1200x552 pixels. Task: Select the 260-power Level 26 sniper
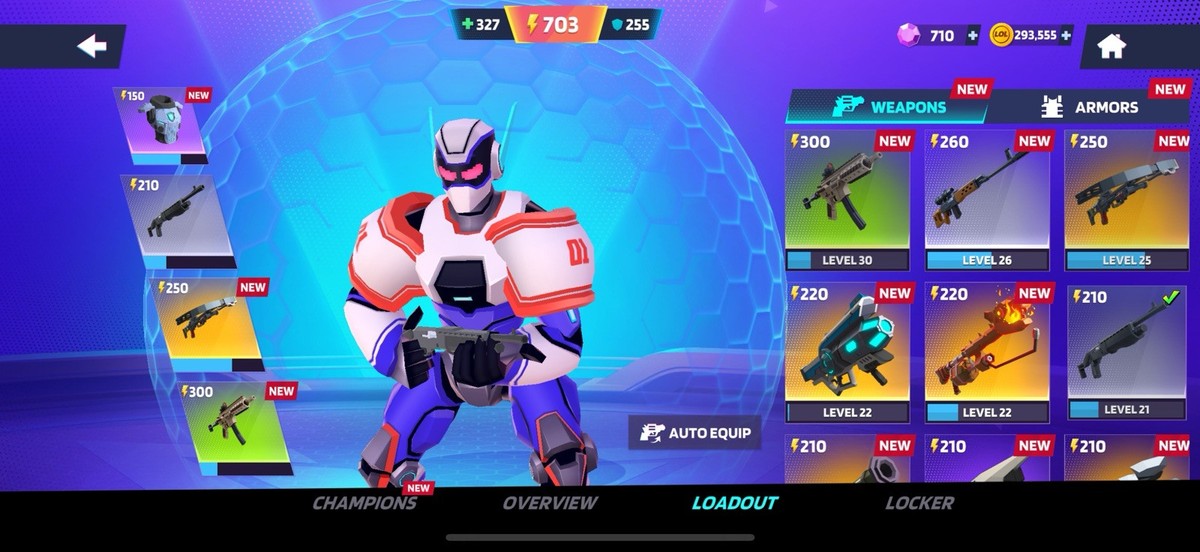(987, 200)
